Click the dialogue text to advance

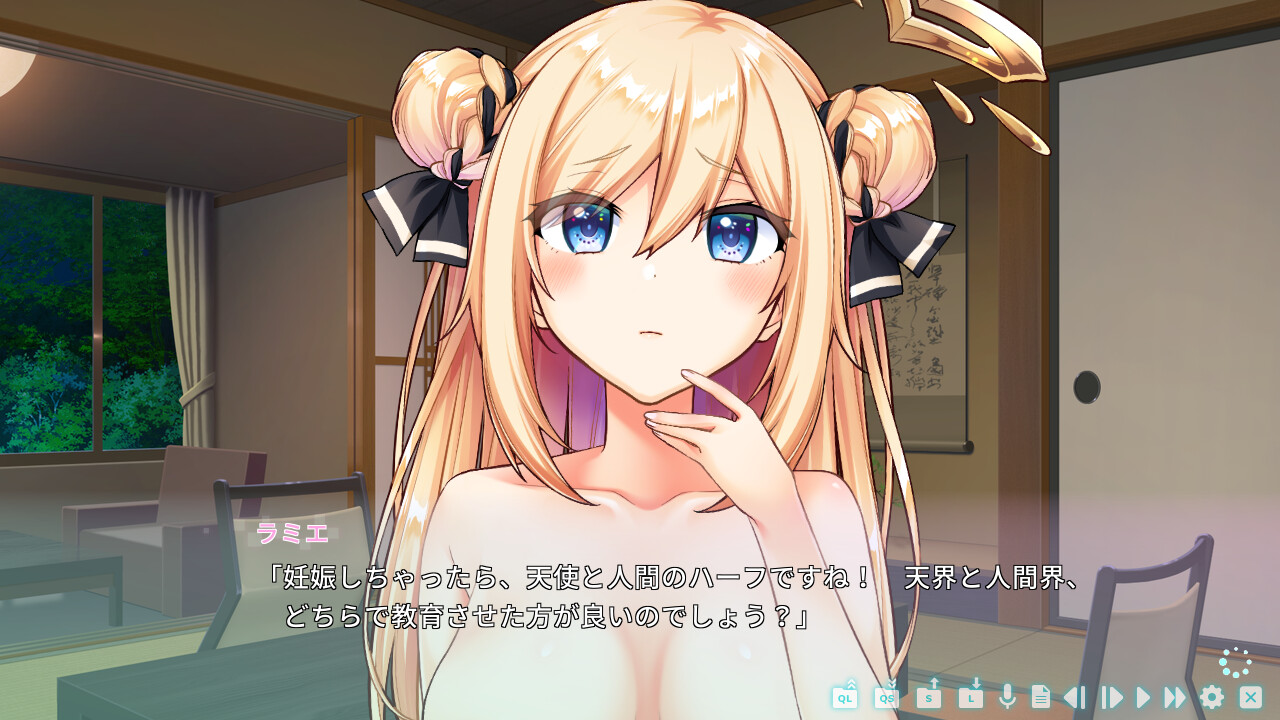pyautogui.click(x=600, y=592)
